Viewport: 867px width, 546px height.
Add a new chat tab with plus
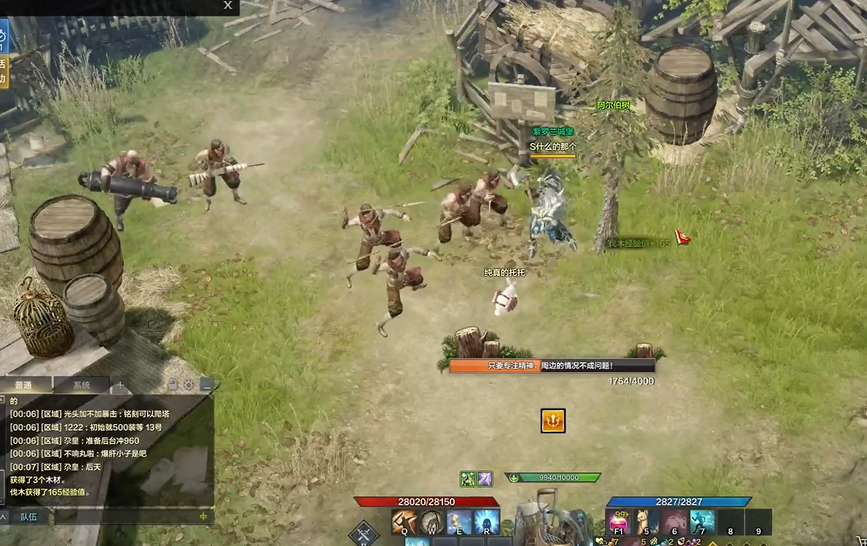[122, 385]
